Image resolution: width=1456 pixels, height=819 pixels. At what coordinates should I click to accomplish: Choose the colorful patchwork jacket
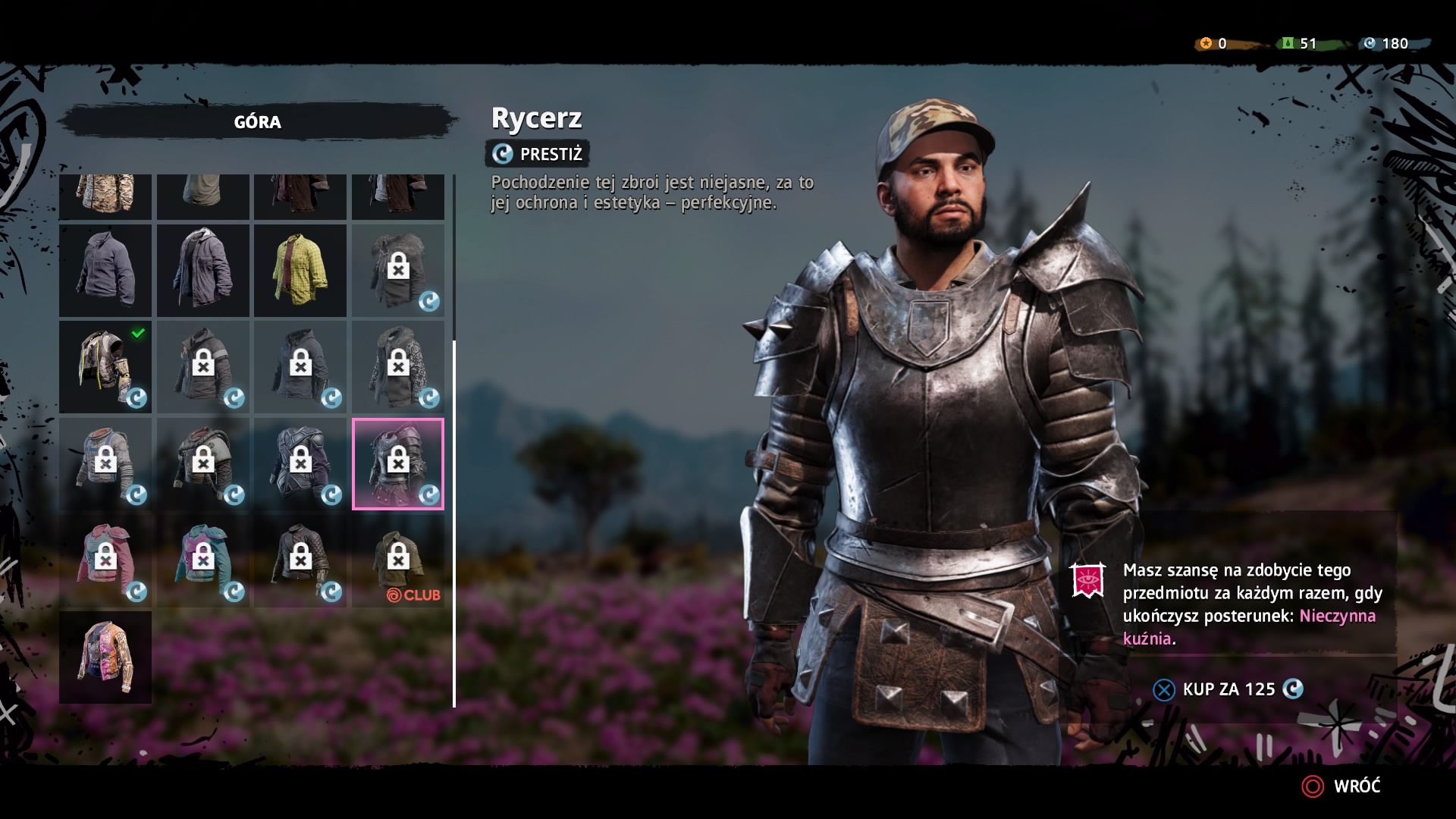105,657
